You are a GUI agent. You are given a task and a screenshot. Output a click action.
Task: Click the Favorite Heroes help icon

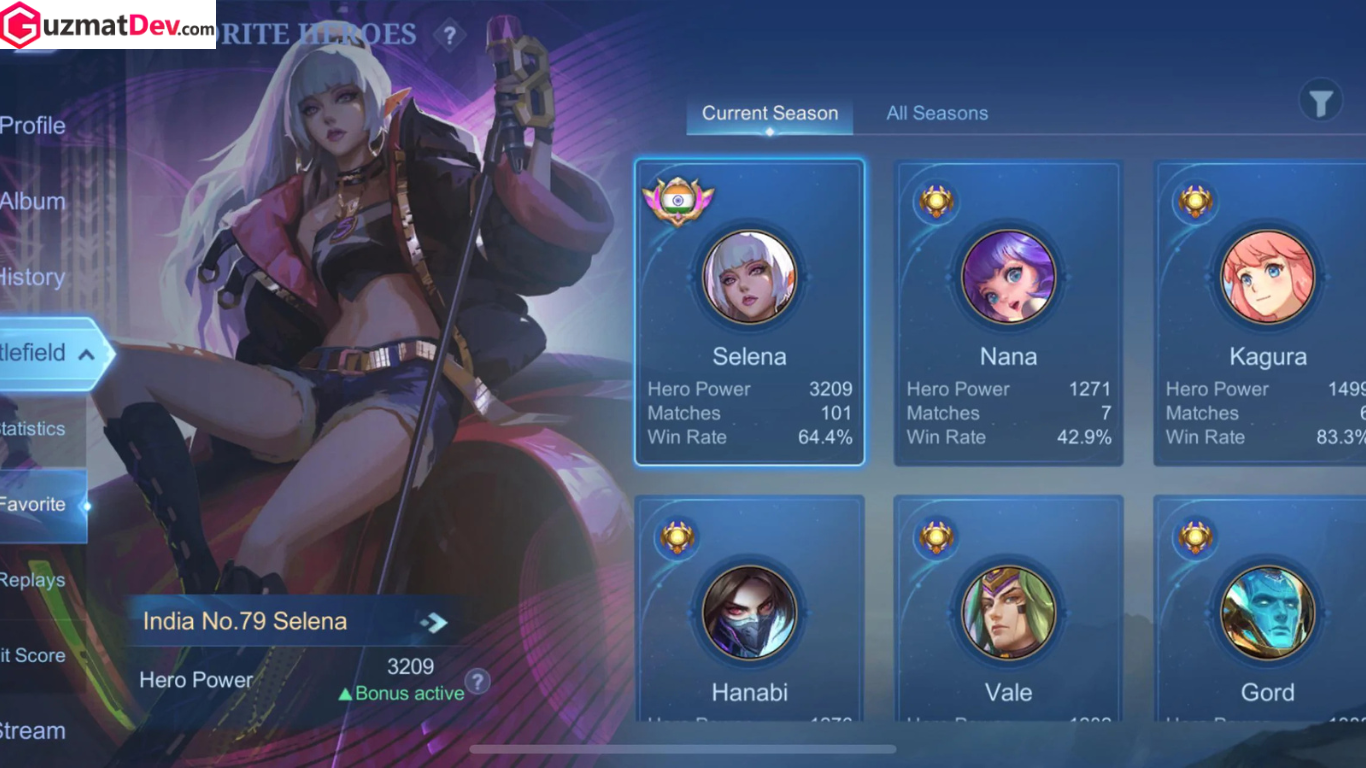449,35
